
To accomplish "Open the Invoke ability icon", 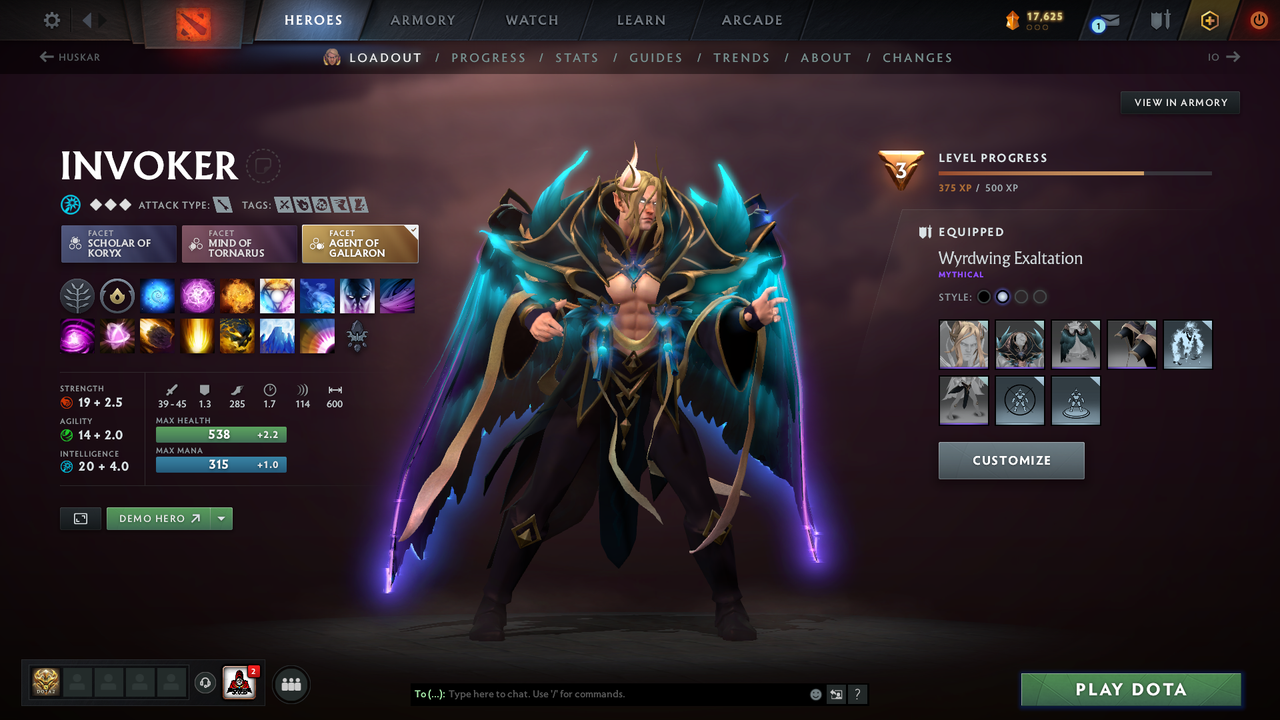I will 277,295.
